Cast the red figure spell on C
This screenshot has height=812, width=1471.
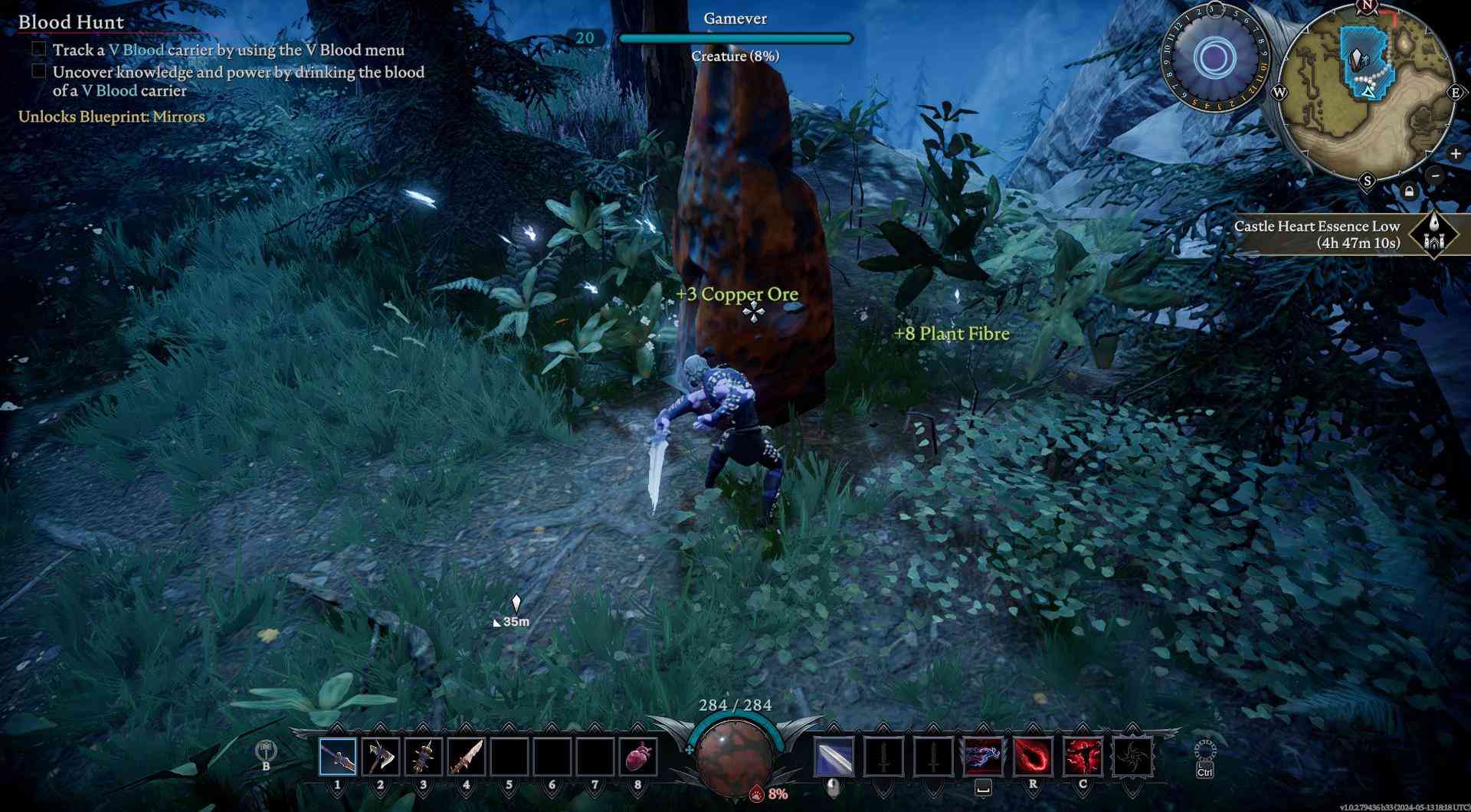[1083, 757]
